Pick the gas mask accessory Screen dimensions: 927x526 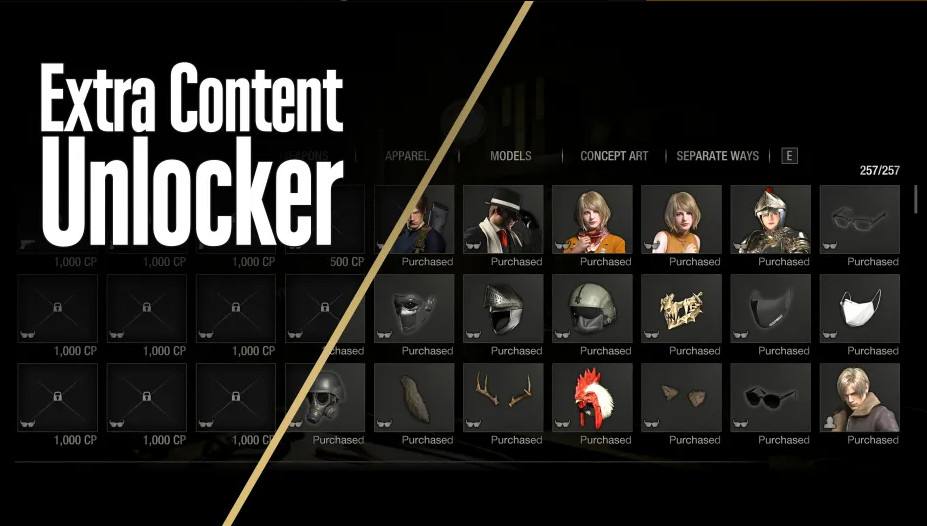[x=329, y=397]
